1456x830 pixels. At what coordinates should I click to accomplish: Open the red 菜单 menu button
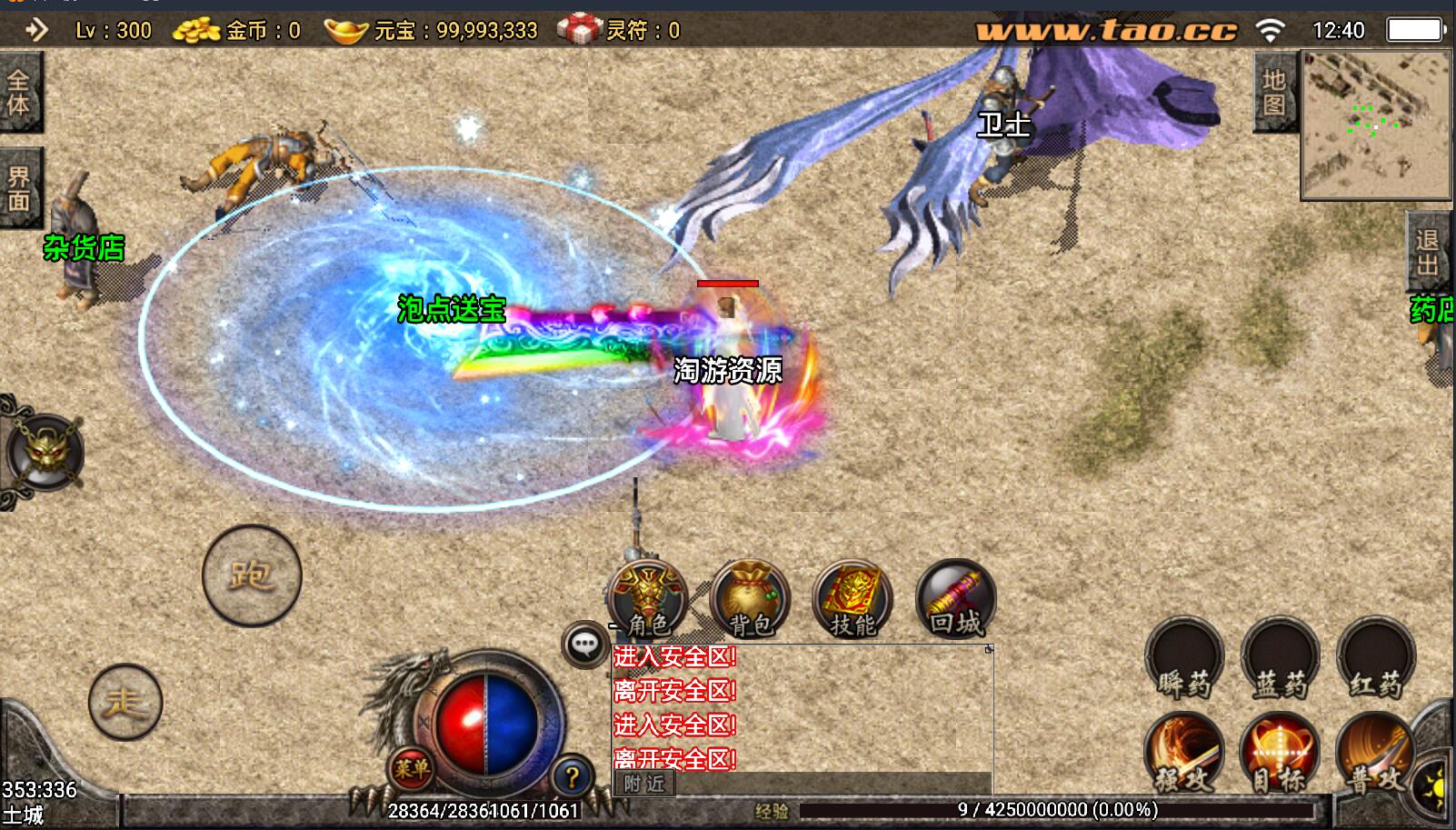click(411, 769)
